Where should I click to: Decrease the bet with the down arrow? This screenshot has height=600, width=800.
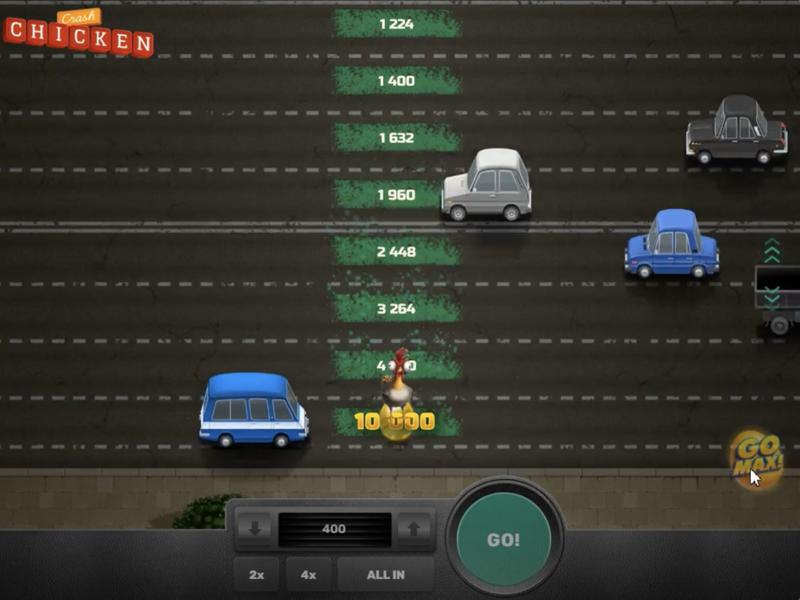coord(254,528)
